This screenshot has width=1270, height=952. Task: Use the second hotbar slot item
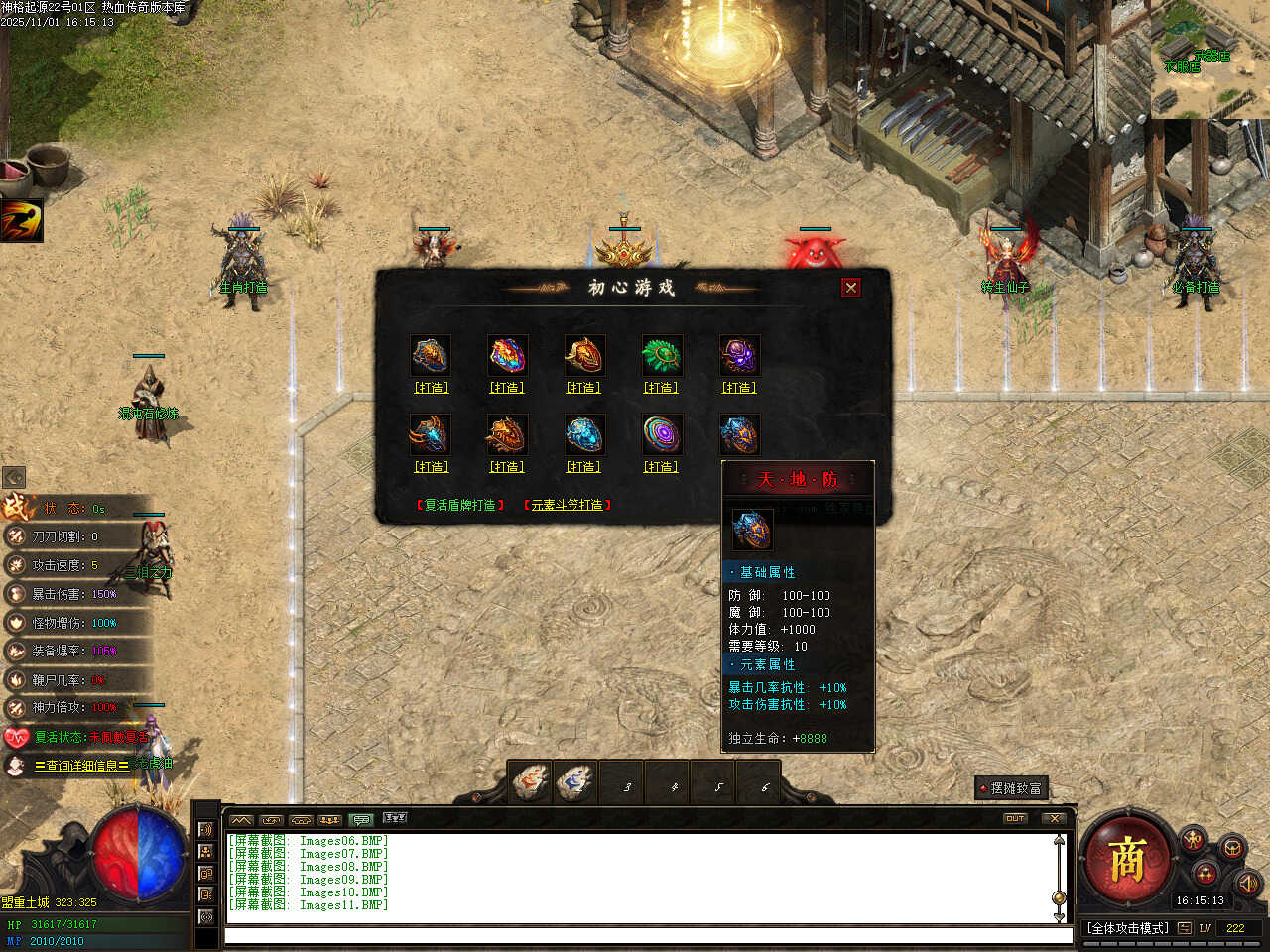point(575,783)
